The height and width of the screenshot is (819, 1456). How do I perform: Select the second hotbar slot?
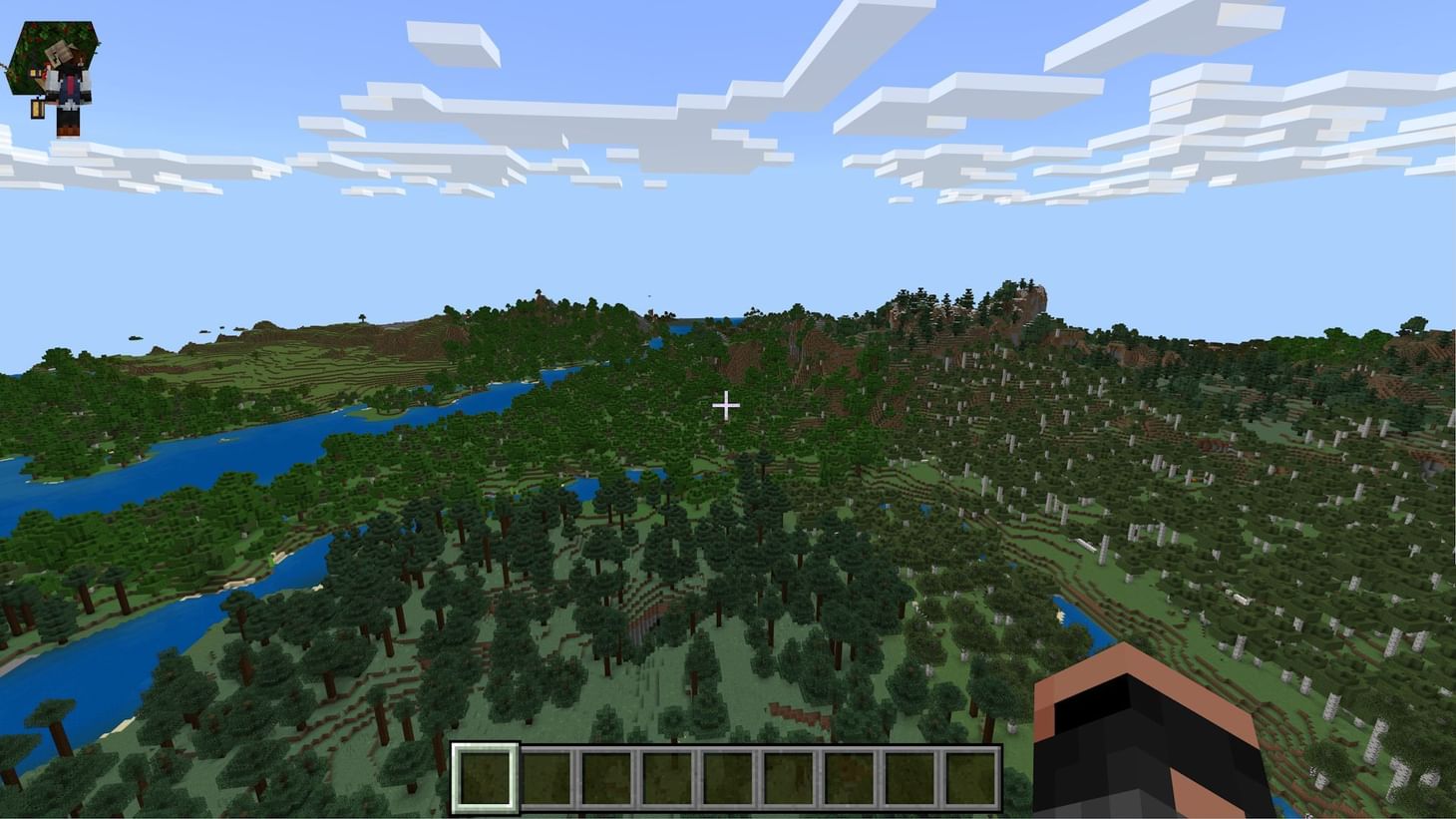point(545,775)
